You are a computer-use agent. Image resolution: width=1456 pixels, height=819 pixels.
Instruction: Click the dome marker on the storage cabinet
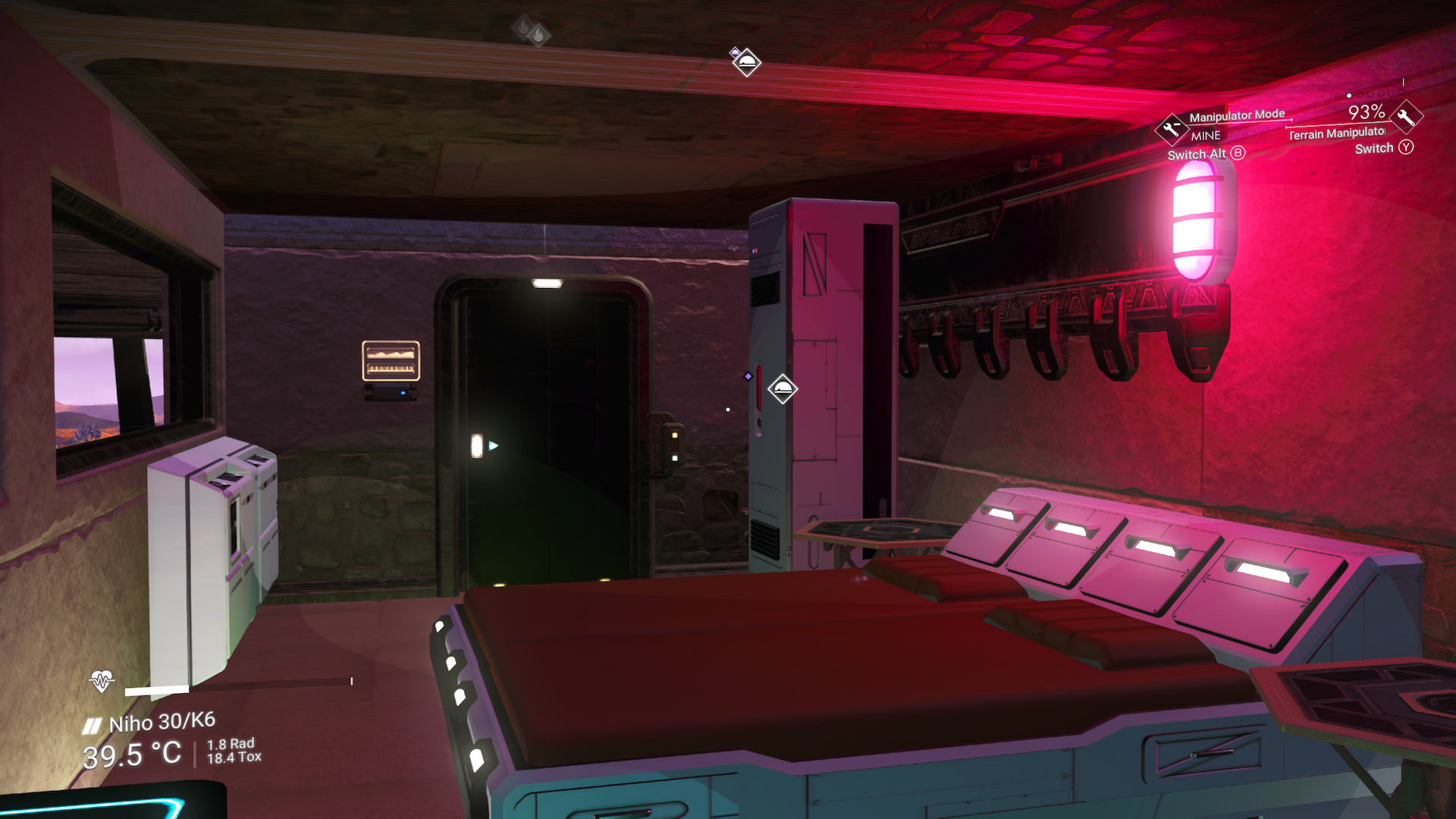click(x=783, y=388)
